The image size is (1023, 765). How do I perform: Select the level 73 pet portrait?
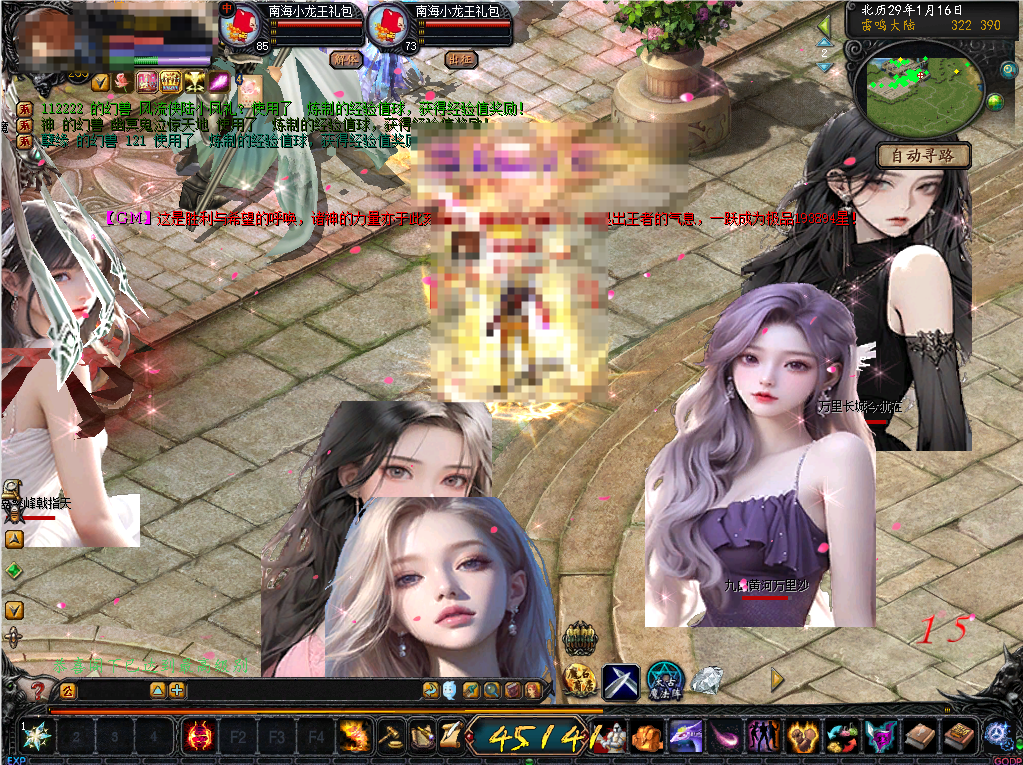coord(387,25)
